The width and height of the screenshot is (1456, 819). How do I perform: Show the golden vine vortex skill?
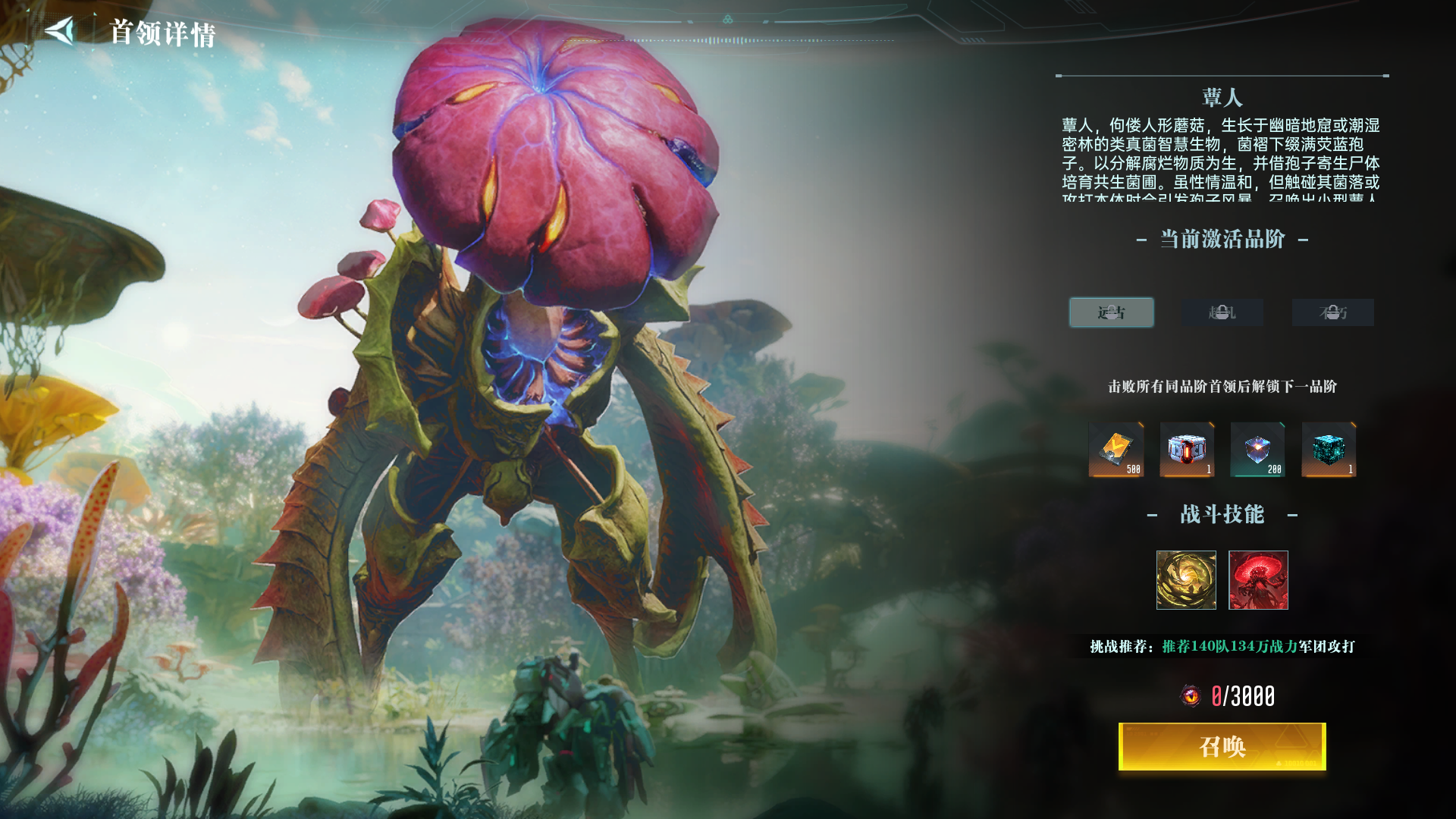tap(1186, 580)
